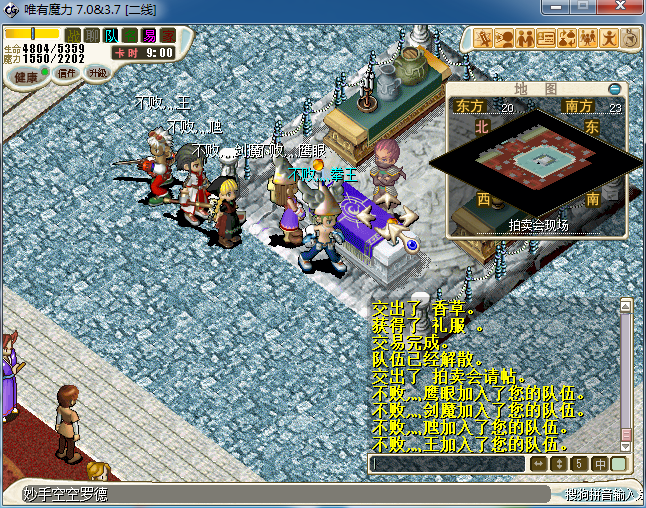646x508 pixels.
Task: Open the family group icon
Action: tap(588, 39)
